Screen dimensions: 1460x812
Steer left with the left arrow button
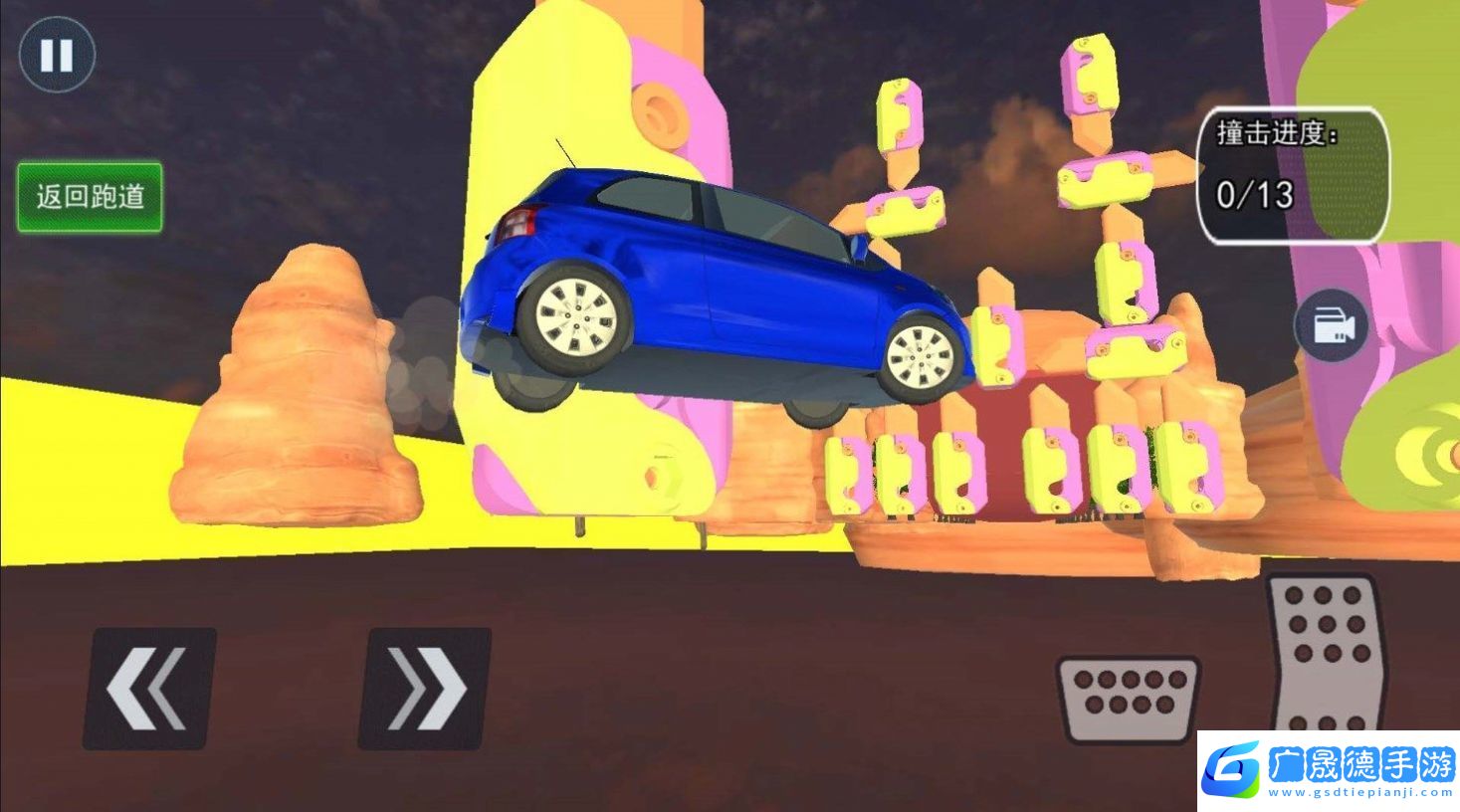[149, 688]
